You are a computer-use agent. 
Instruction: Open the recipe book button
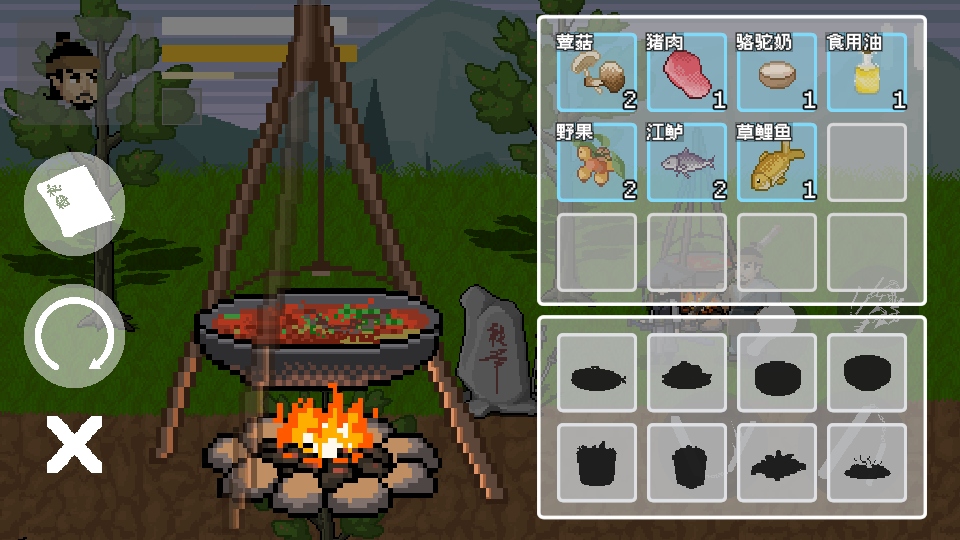click(74, 204)
